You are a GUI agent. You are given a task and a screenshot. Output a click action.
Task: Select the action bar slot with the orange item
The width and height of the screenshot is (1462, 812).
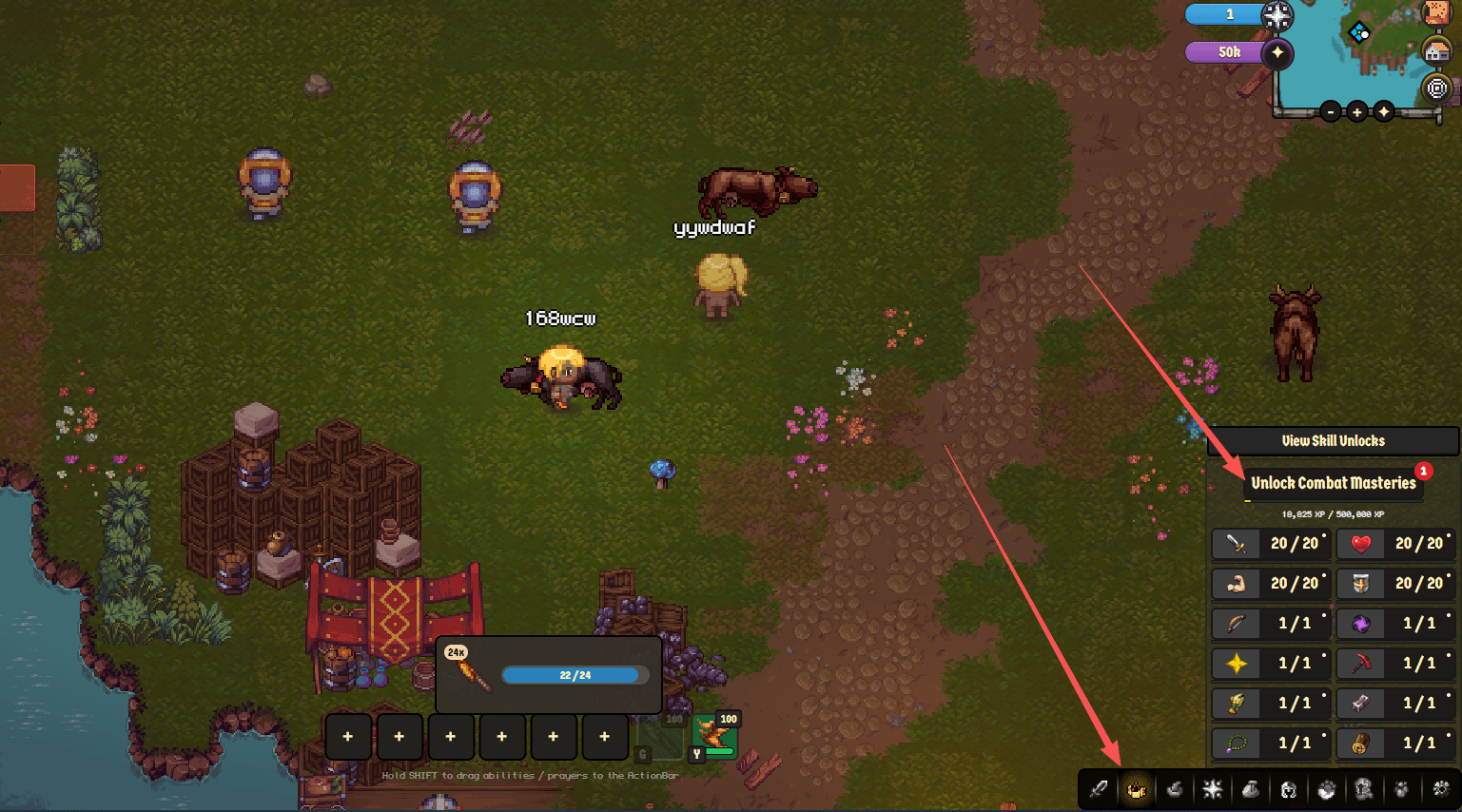pyautogui.click(x=712, y=737)
